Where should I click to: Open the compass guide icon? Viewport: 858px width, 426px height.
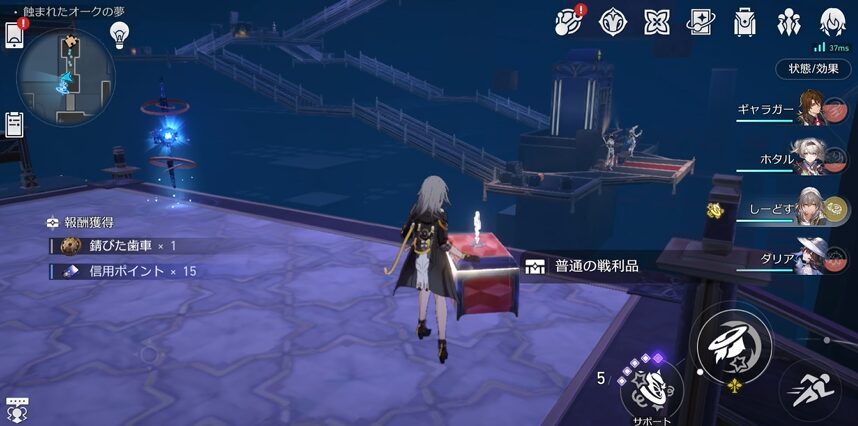[x=611, y=22]
